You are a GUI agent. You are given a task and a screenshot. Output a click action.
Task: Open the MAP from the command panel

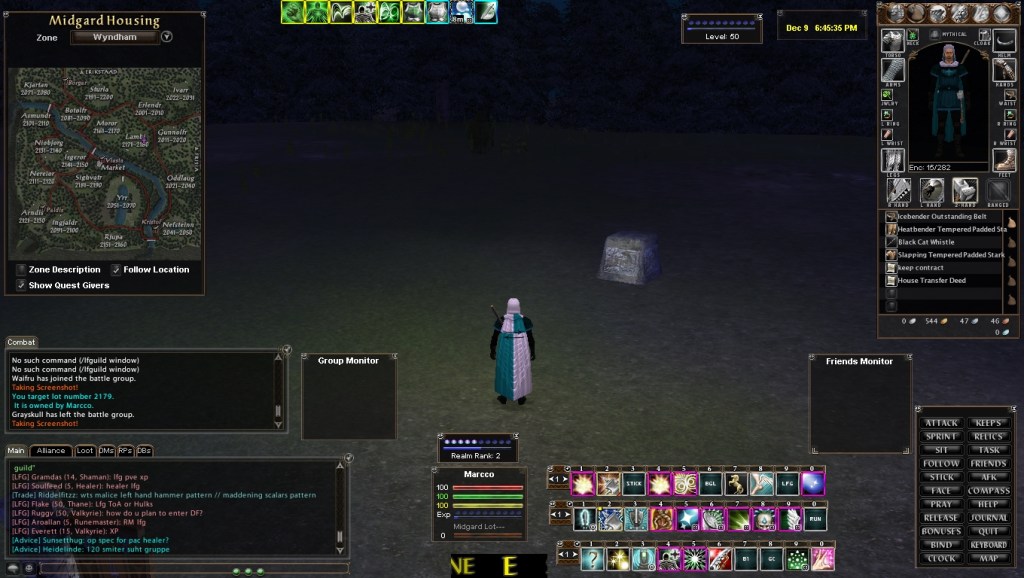[988, 558]
